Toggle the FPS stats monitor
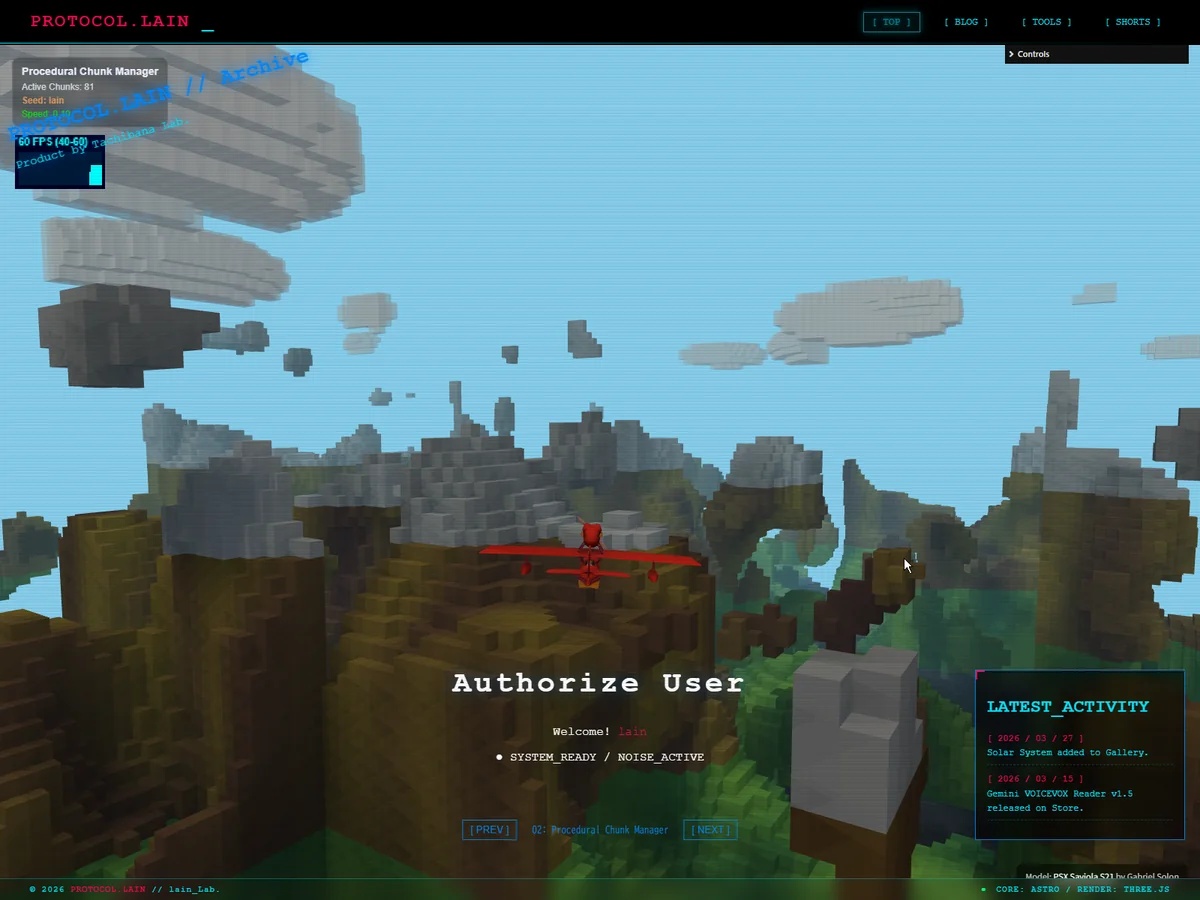 point(60,162)
